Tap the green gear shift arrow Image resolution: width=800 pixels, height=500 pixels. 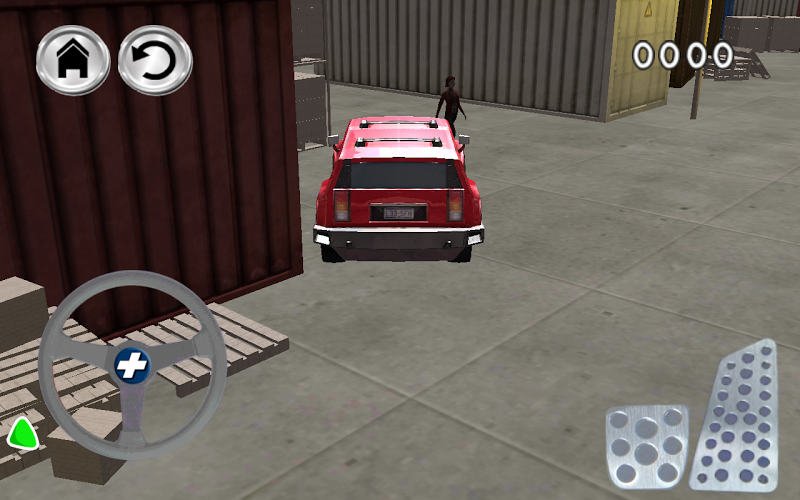pyautogui.click(x=22, y=434)
